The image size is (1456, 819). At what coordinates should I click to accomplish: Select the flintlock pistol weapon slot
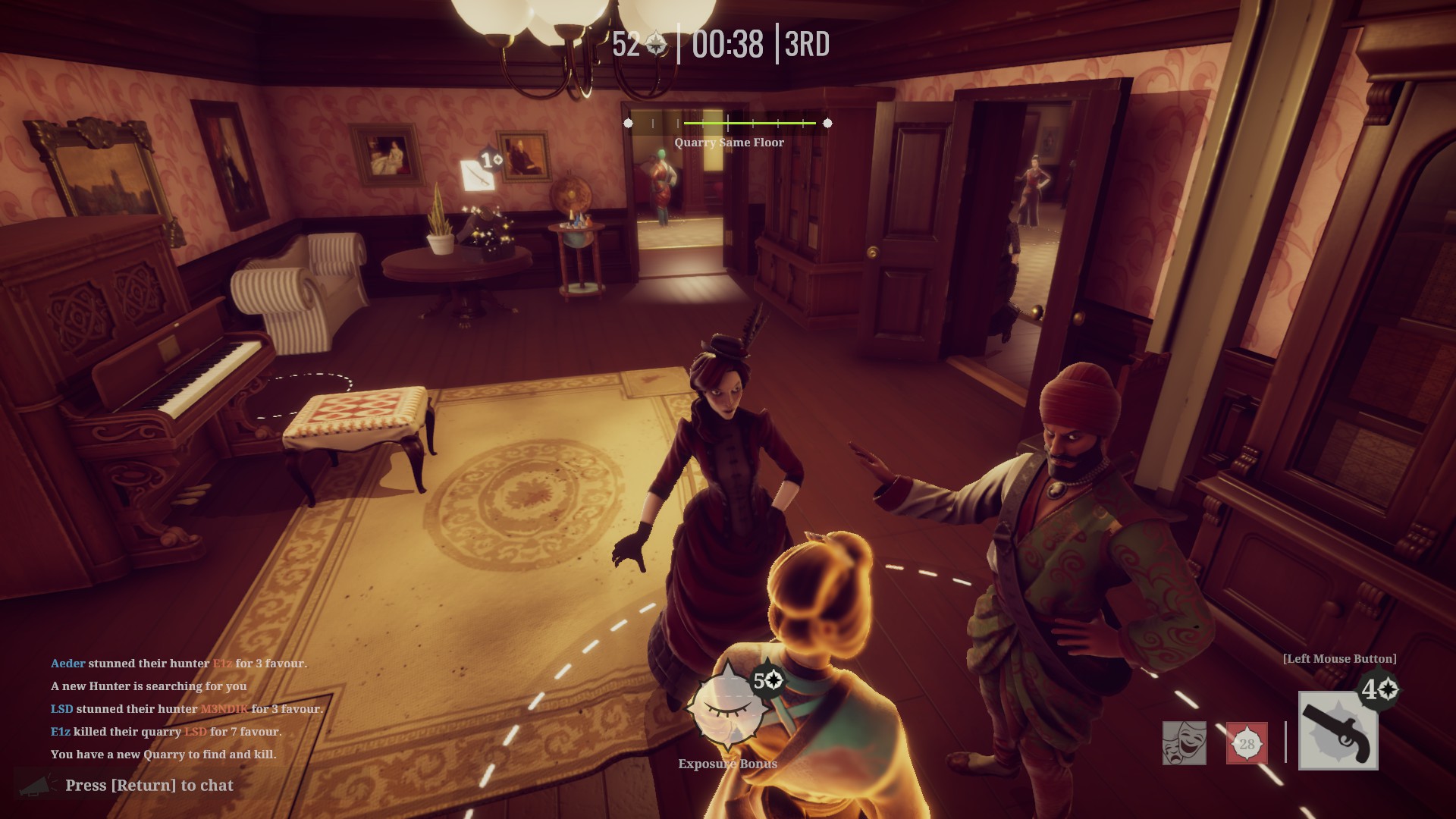tap(1338, 731)
